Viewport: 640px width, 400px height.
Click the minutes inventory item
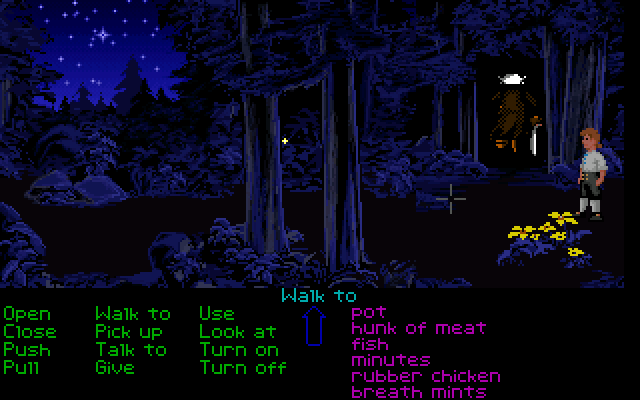(391, 360)
